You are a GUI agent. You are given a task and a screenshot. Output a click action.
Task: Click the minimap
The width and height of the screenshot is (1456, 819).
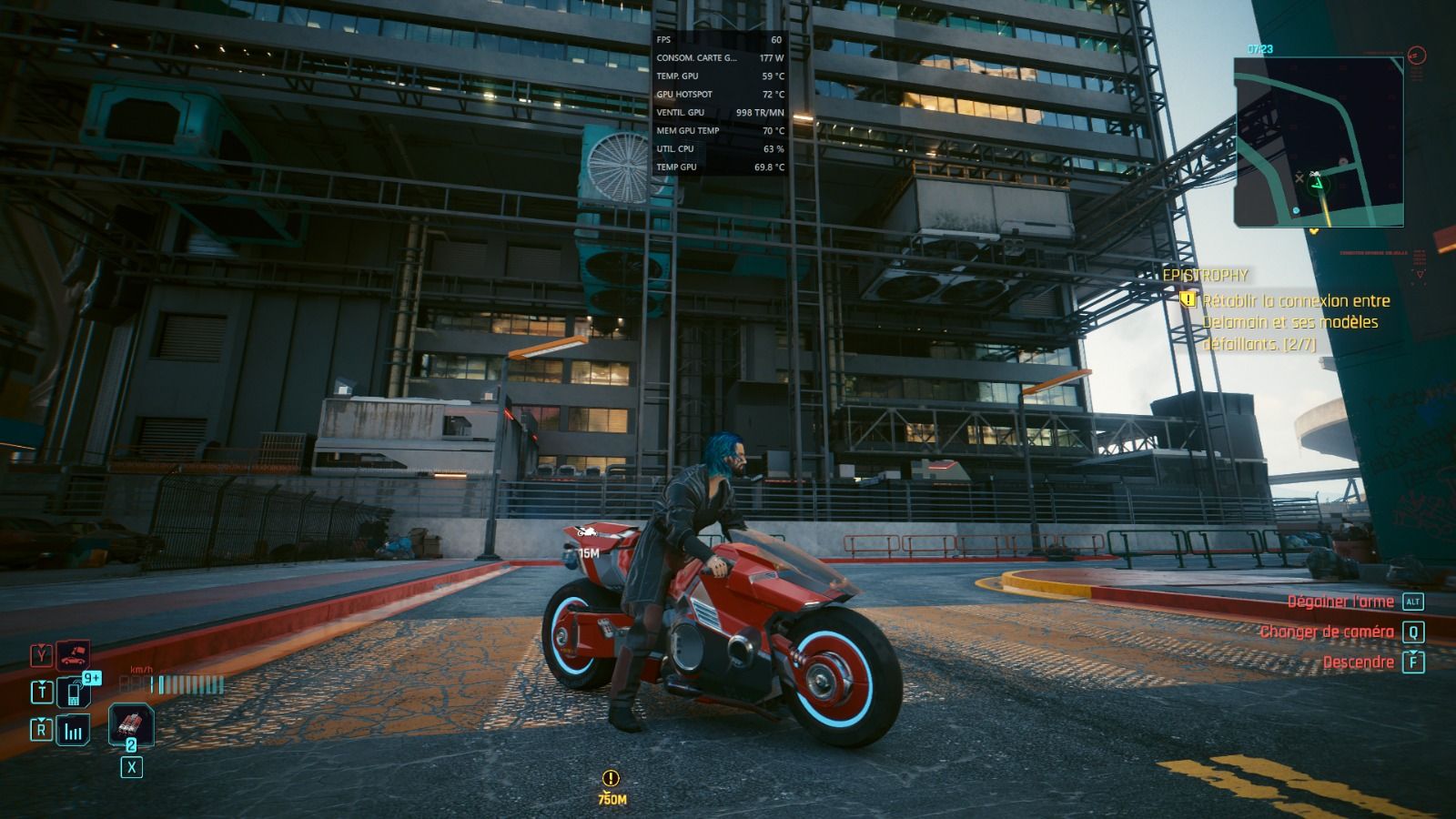[x=1319, y=142]
